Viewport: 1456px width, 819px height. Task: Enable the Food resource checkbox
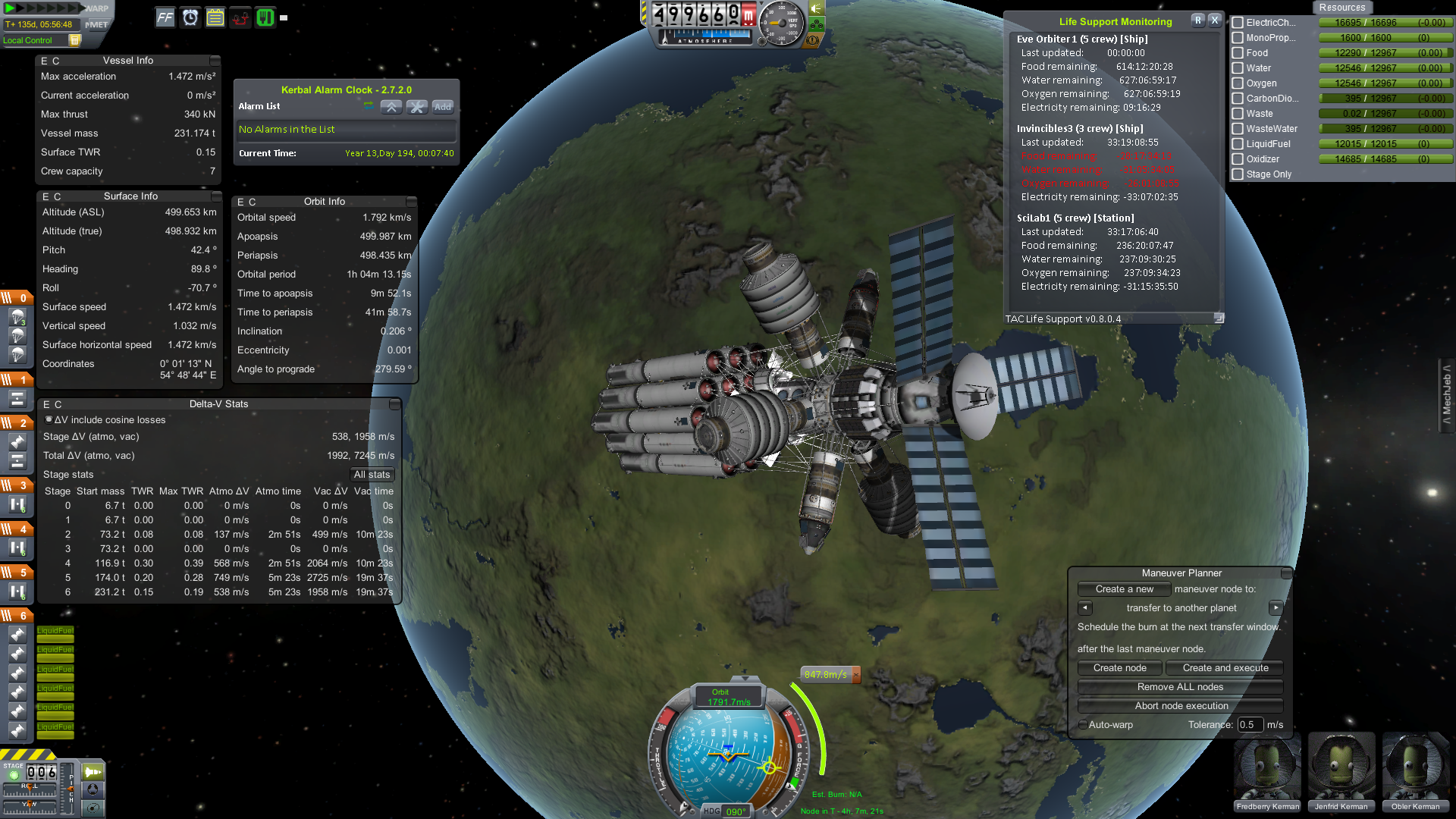1239,53
